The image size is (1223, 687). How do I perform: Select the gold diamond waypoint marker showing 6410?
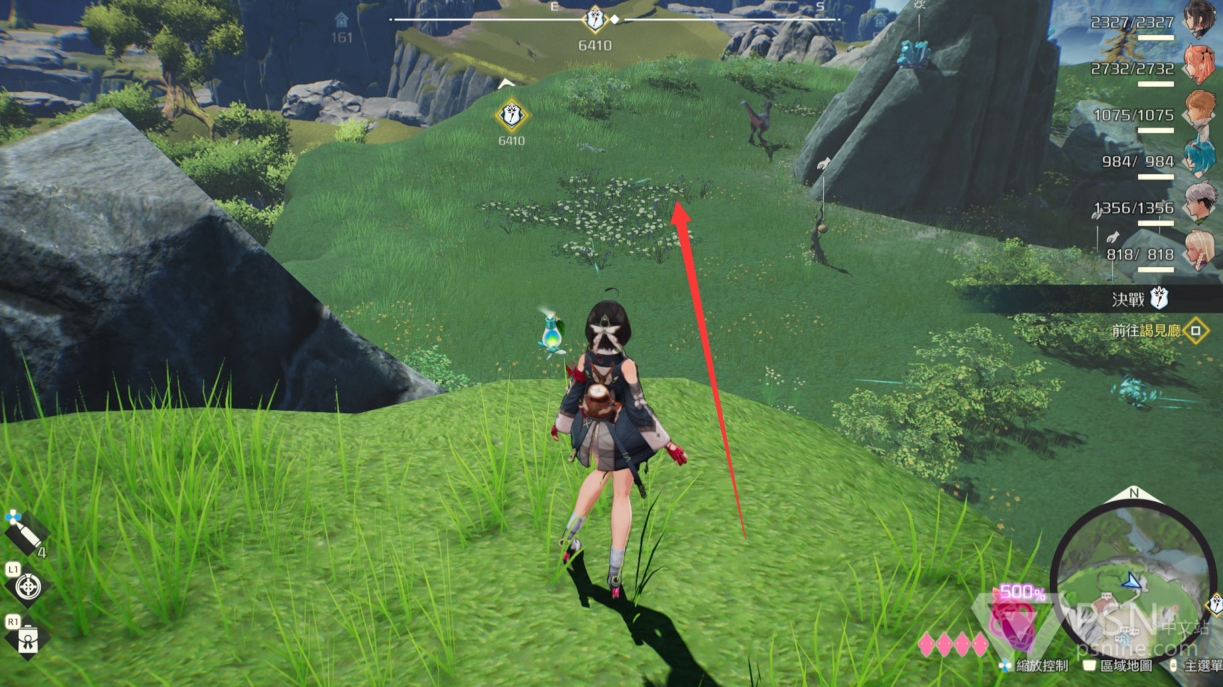511,115
